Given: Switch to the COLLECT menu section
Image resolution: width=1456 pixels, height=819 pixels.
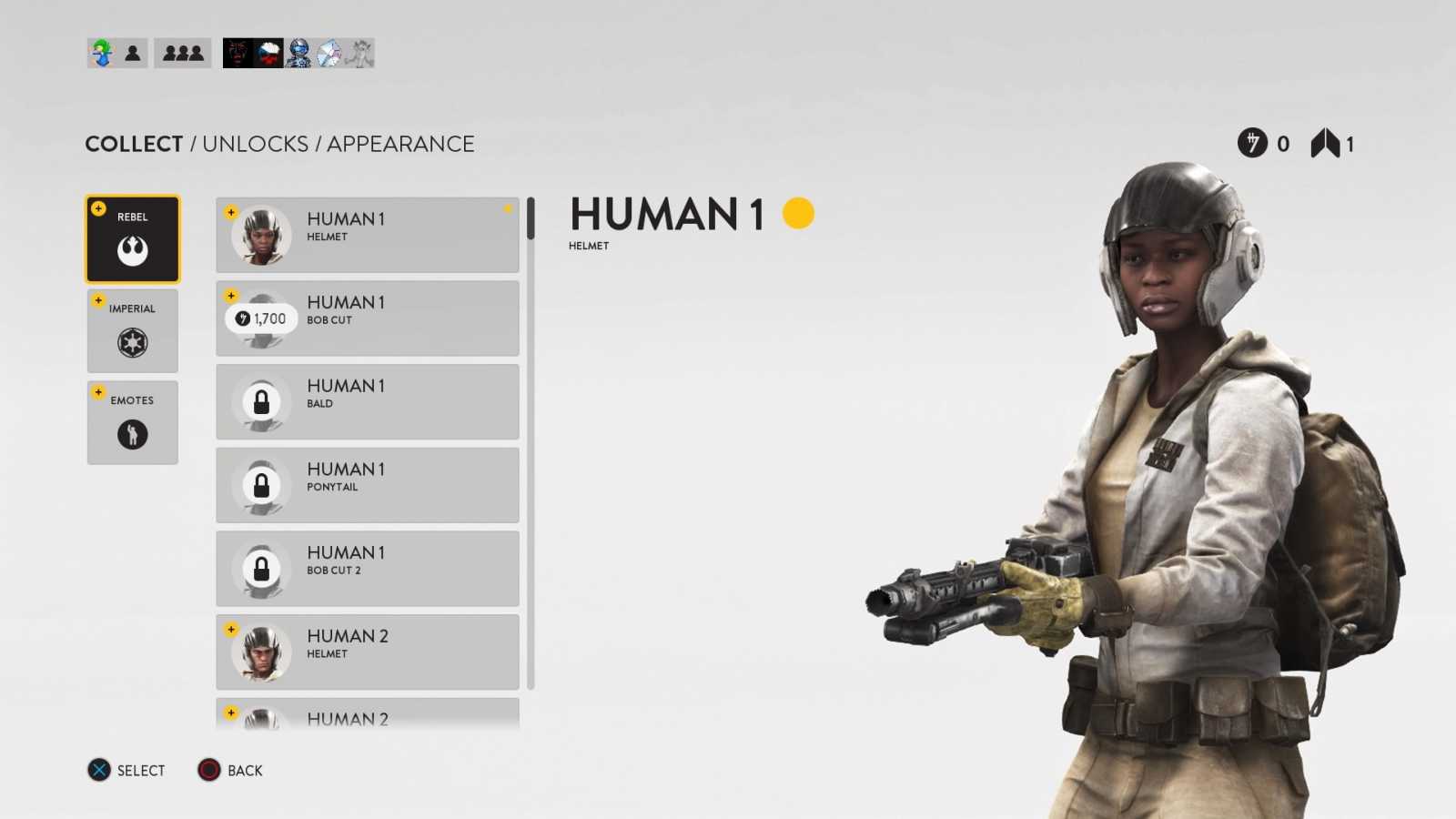Looking at the screenshot, I should pos(133,144).
